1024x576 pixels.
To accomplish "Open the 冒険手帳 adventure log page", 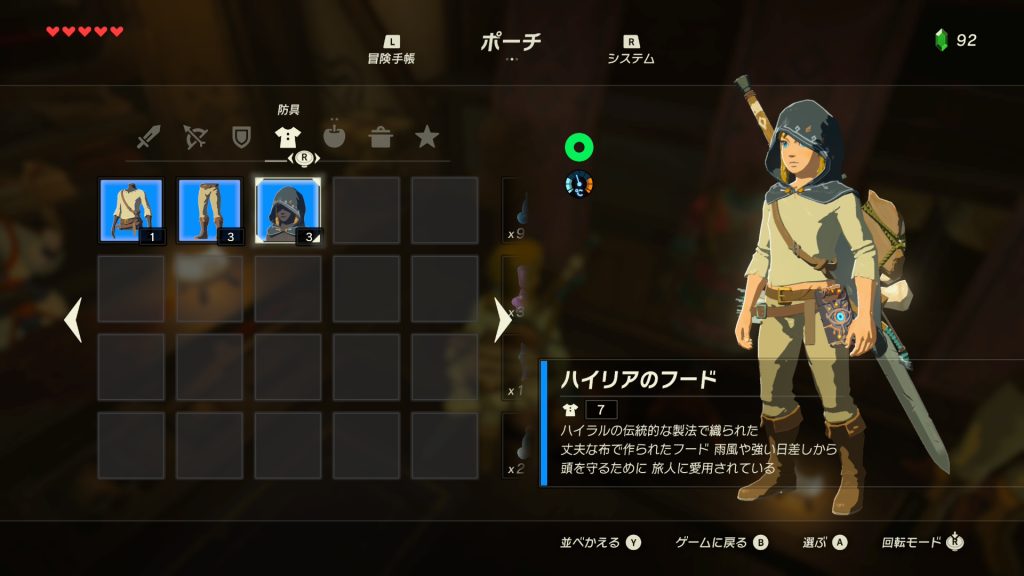I will click(391, 50).
